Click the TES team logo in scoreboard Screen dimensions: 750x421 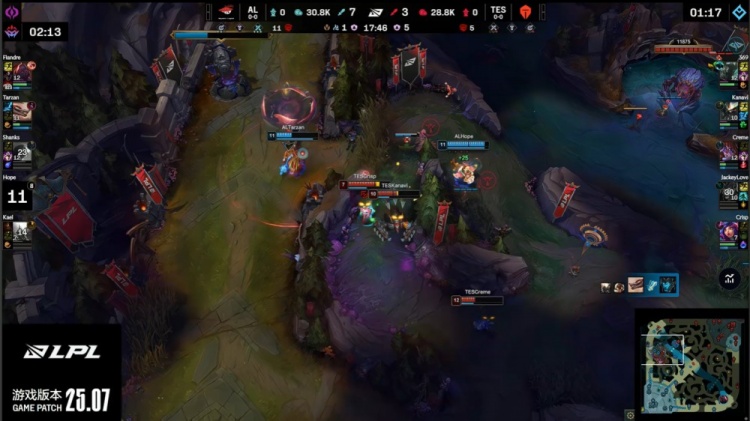pyautogui.click(x=525, y=13)
